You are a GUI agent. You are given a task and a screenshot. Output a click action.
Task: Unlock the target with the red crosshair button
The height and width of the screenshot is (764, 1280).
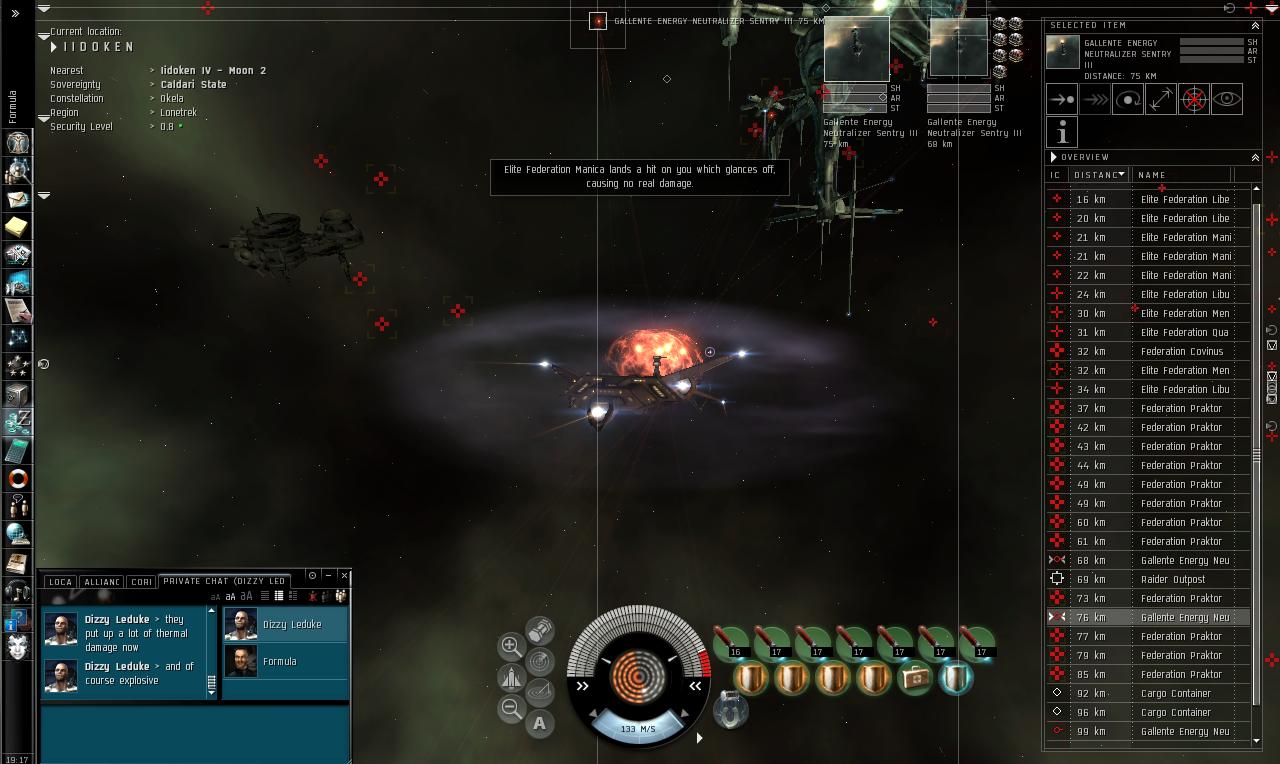(1194, 99)
